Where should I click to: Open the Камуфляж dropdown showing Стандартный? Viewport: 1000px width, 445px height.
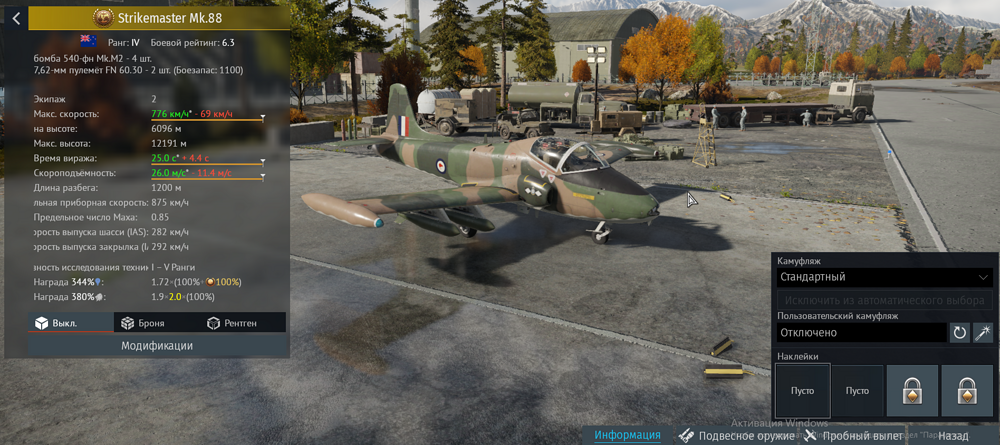click(884, 277)
